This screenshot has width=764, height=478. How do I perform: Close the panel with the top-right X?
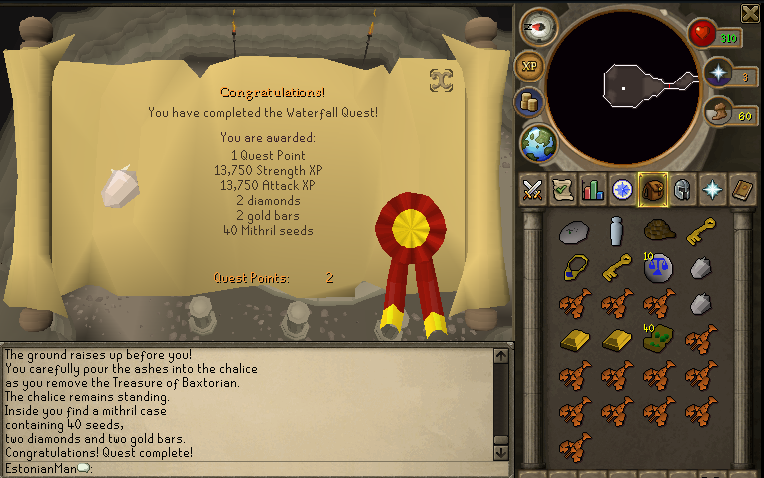point(750,13)
